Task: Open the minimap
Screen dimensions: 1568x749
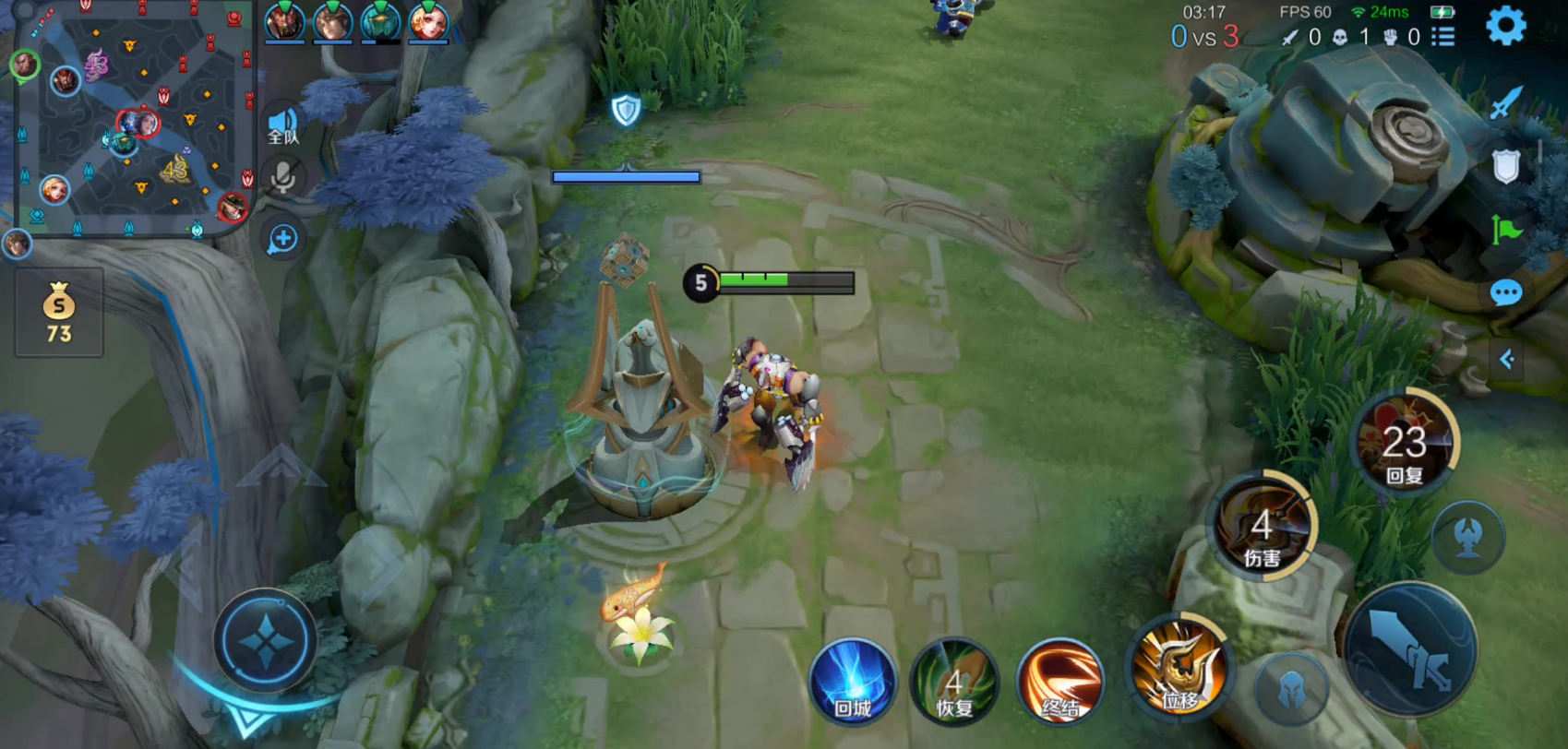Action: point(134,120)
